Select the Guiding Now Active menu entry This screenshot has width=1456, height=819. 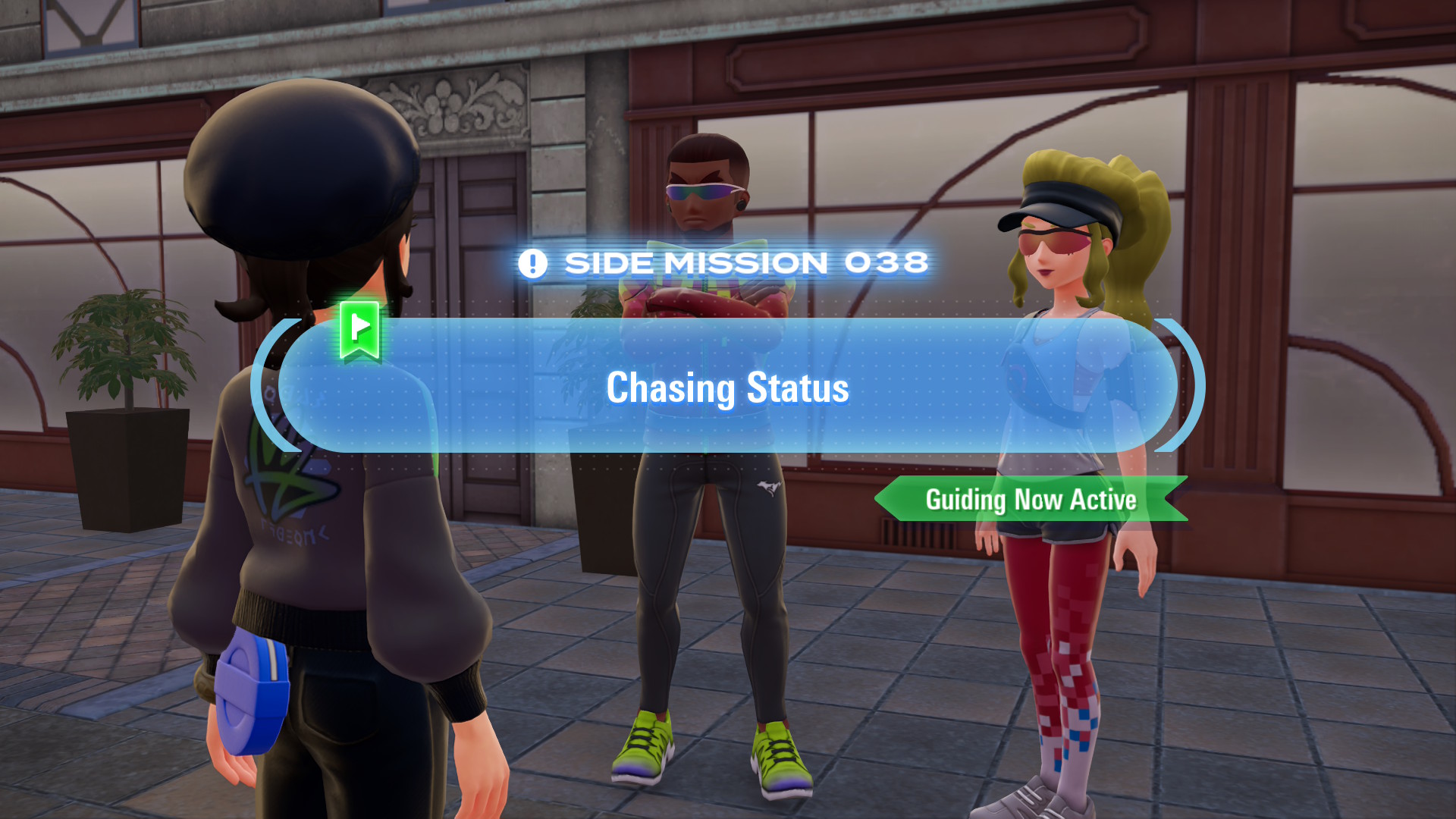(x=1031, y=500)
